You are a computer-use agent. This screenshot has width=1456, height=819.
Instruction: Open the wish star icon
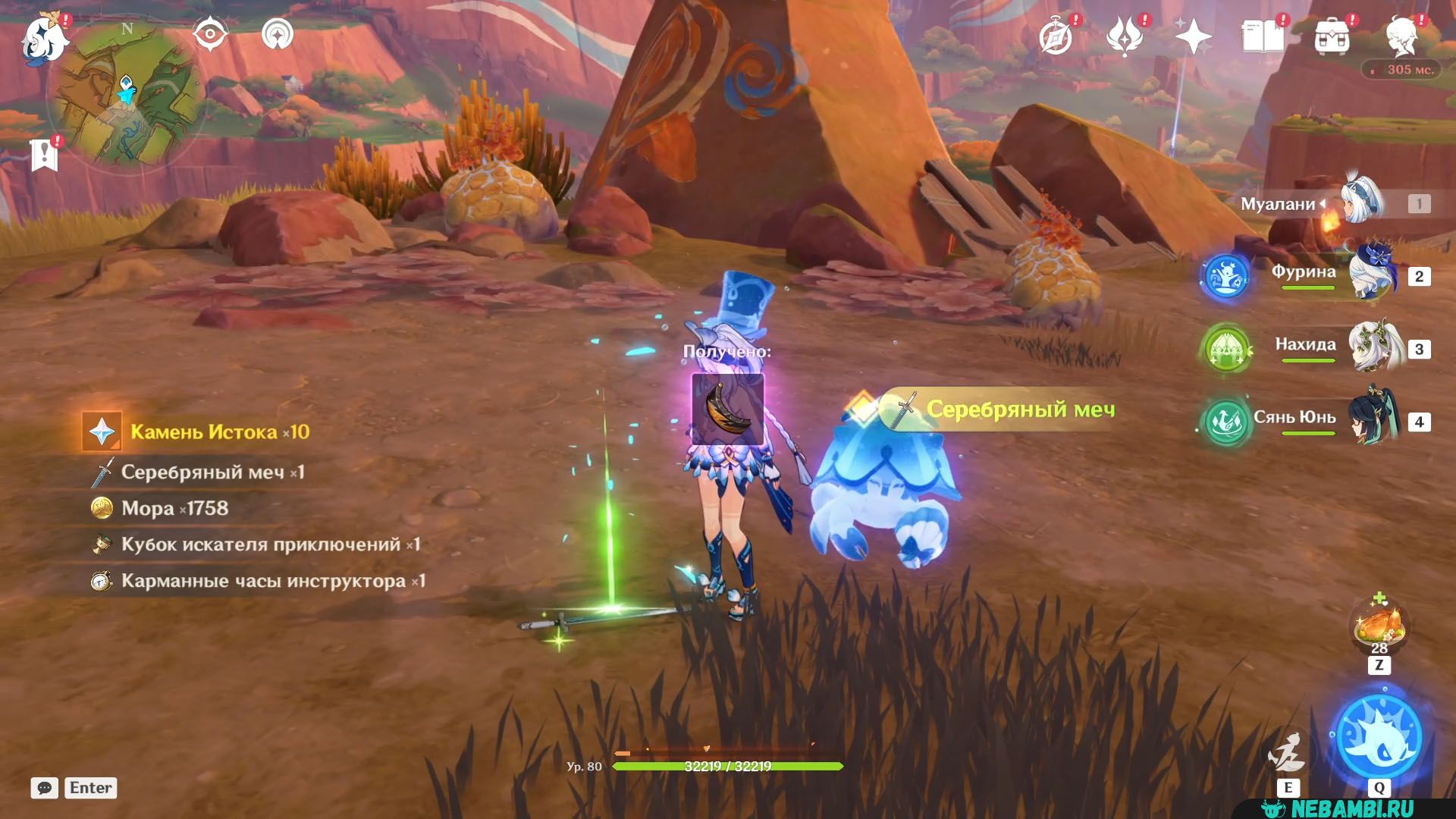coord(1193,36)
